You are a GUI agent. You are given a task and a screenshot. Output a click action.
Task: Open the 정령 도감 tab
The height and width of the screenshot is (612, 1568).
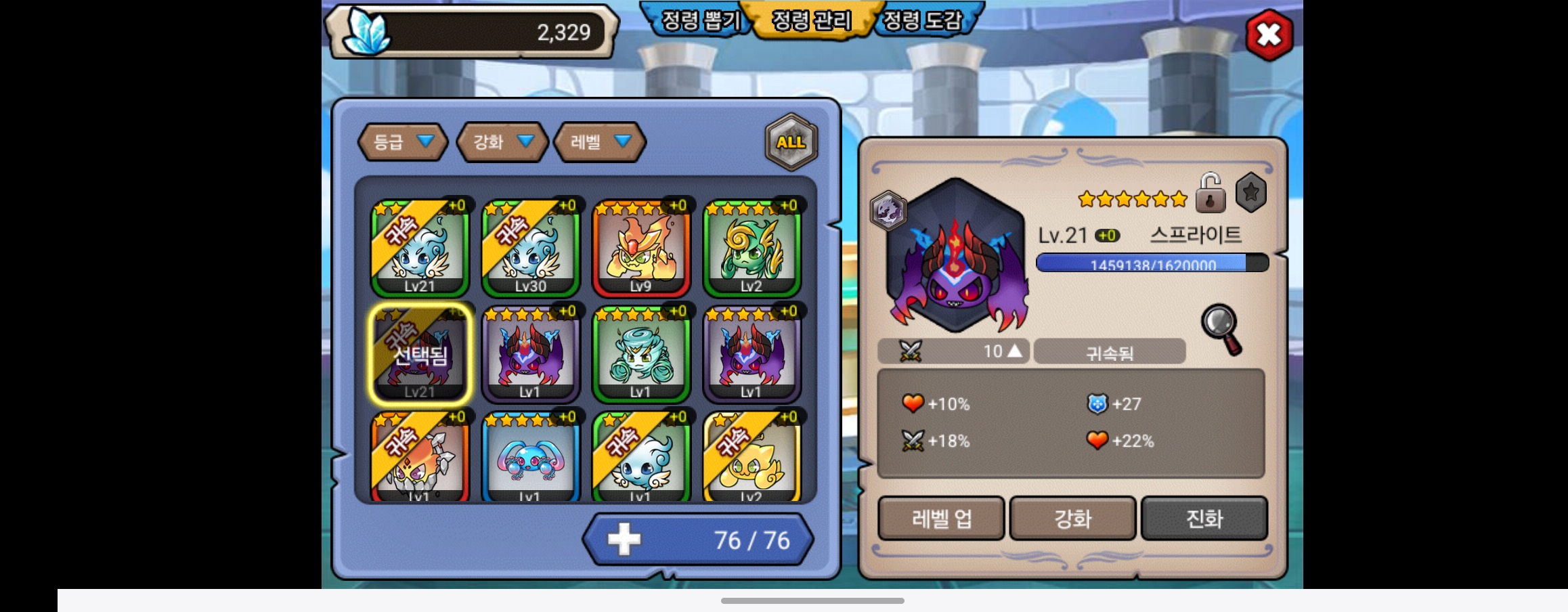tap(922, 20)
